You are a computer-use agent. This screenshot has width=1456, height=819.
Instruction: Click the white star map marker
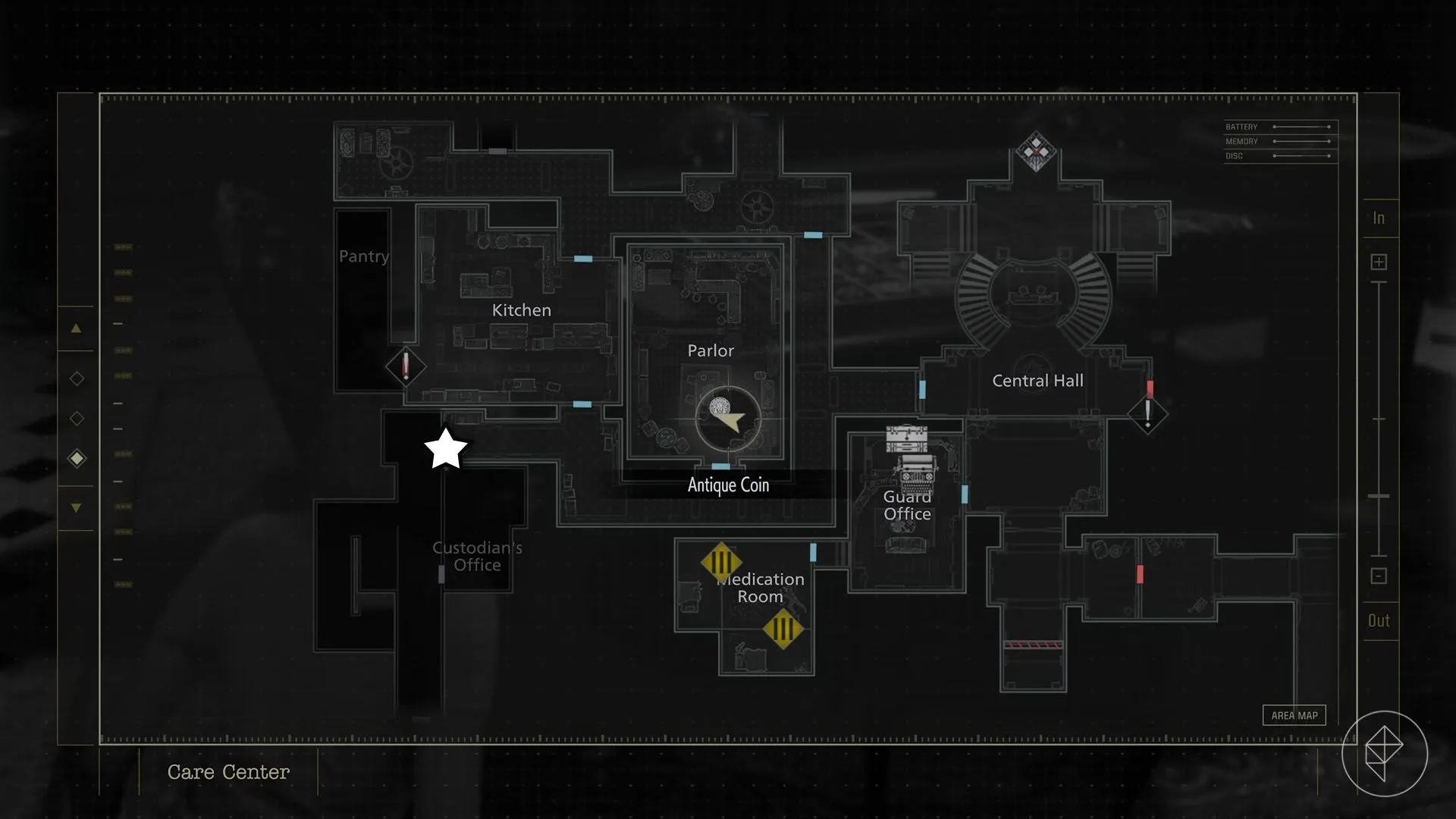click(446, 449)
